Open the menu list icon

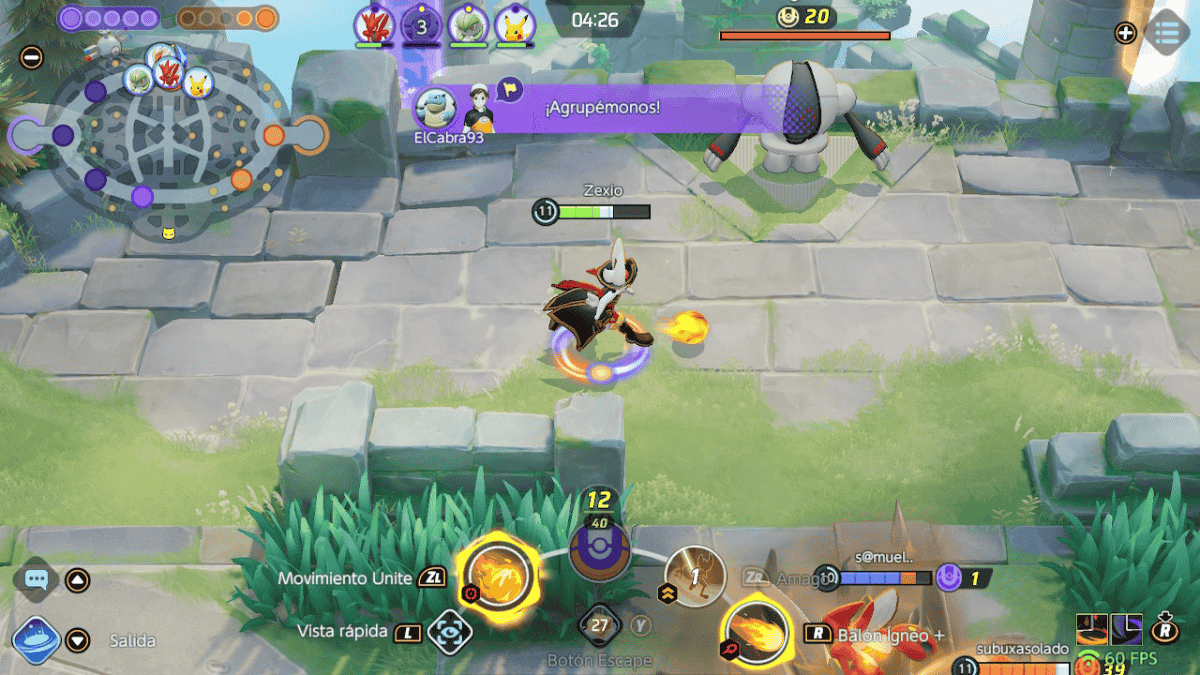(1165, 32)
